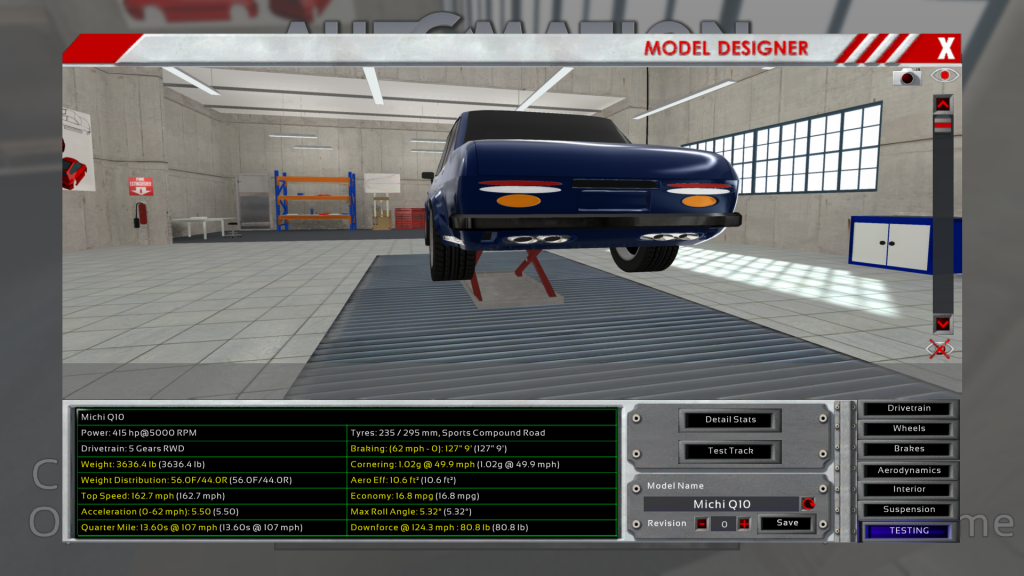This screenshot has height=576, width=1024.
Task: Click the scrollbar down arrow
Action: point(943,324)
